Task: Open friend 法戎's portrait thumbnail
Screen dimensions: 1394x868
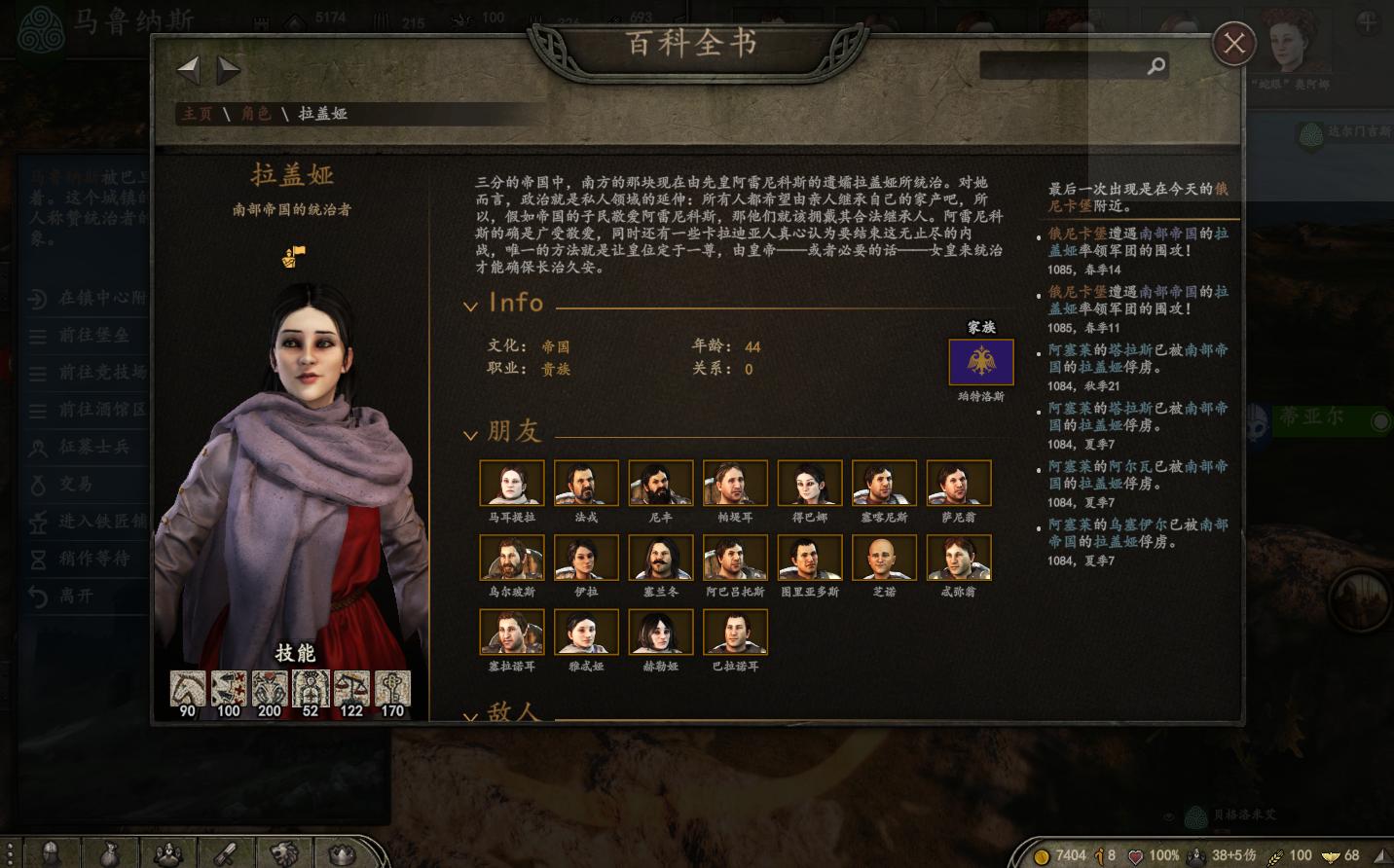Action: (x=586, y=483)
